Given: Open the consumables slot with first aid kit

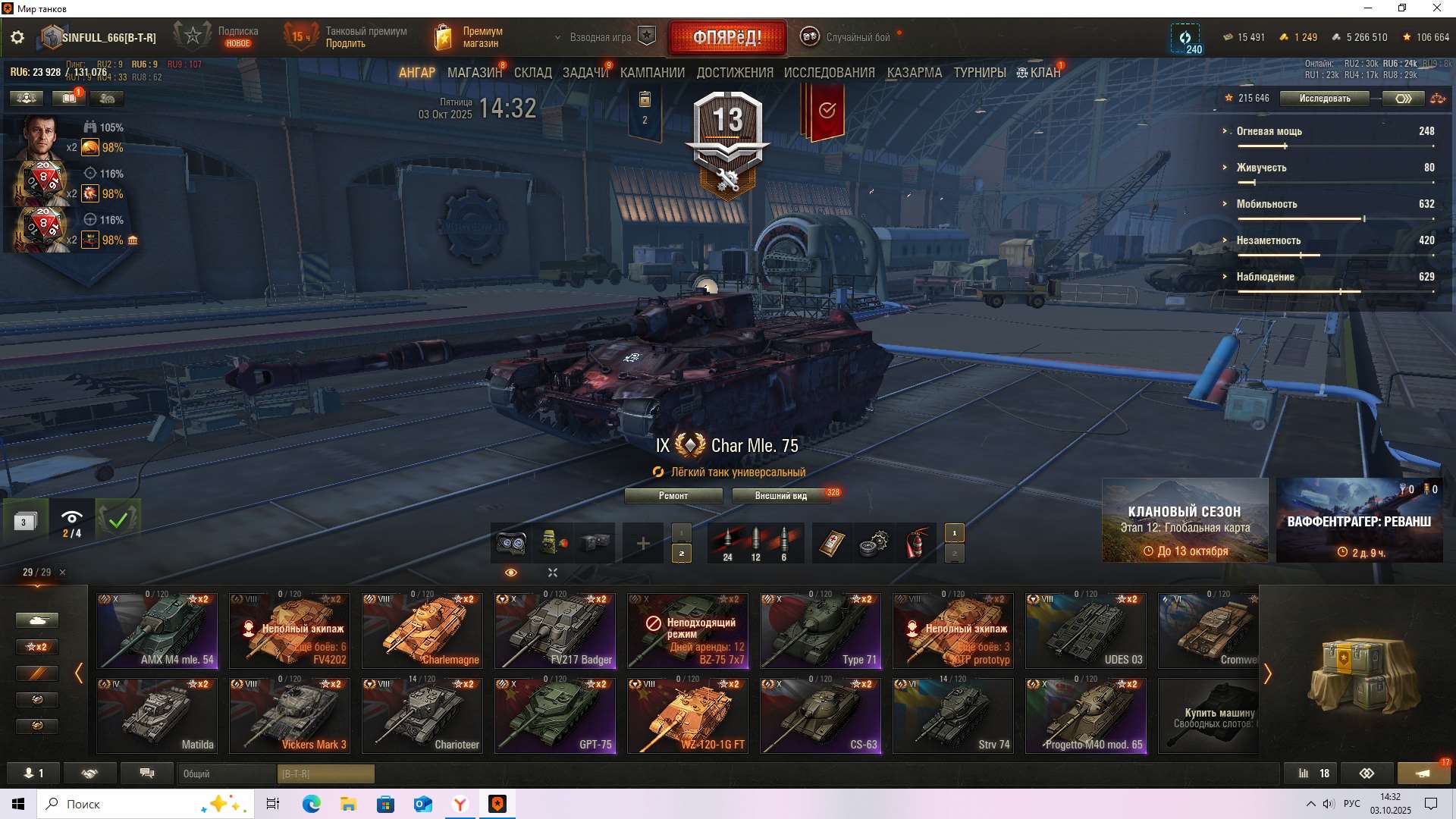Looking at the screenshot, I should (x=831, y=540).
